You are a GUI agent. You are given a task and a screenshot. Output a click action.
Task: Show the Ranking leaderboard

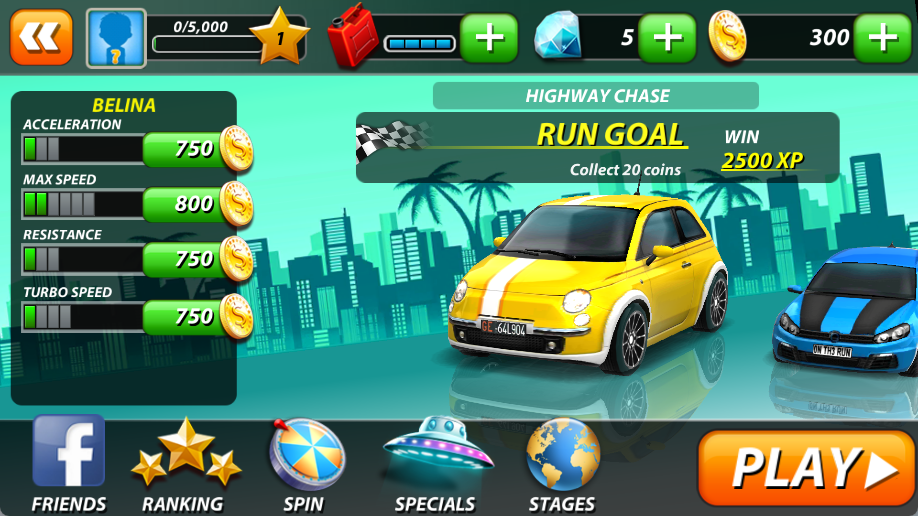pos(186,463)
